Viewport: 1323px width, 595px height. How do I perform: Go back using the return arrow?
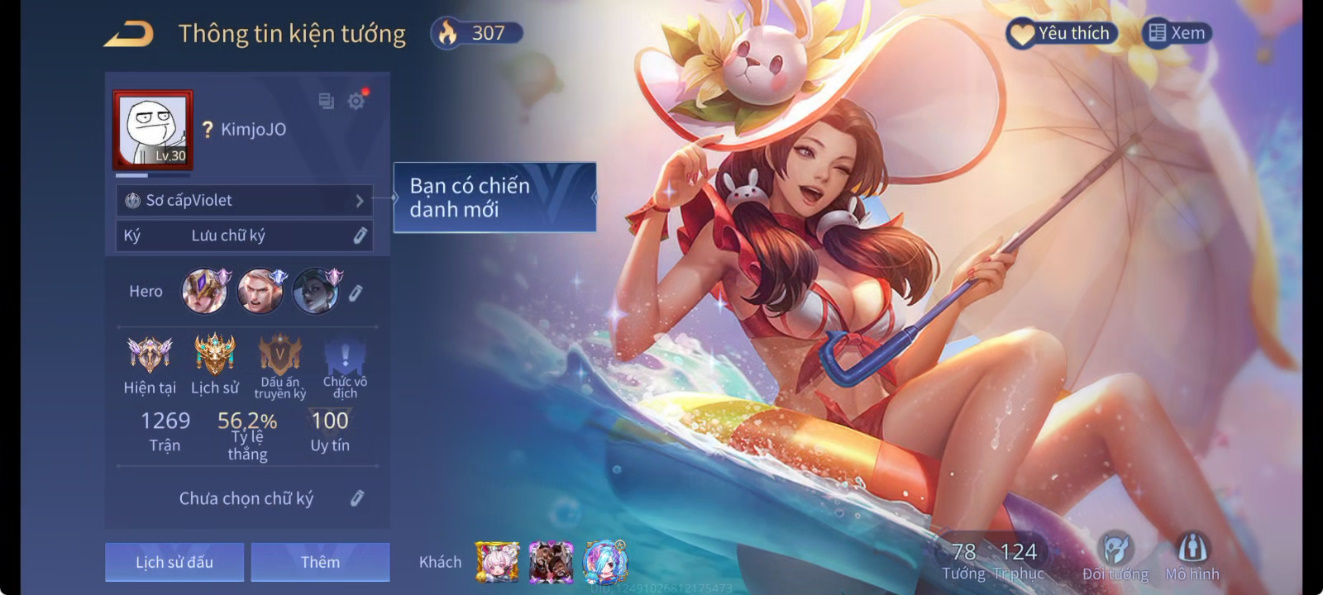[129, 34]
